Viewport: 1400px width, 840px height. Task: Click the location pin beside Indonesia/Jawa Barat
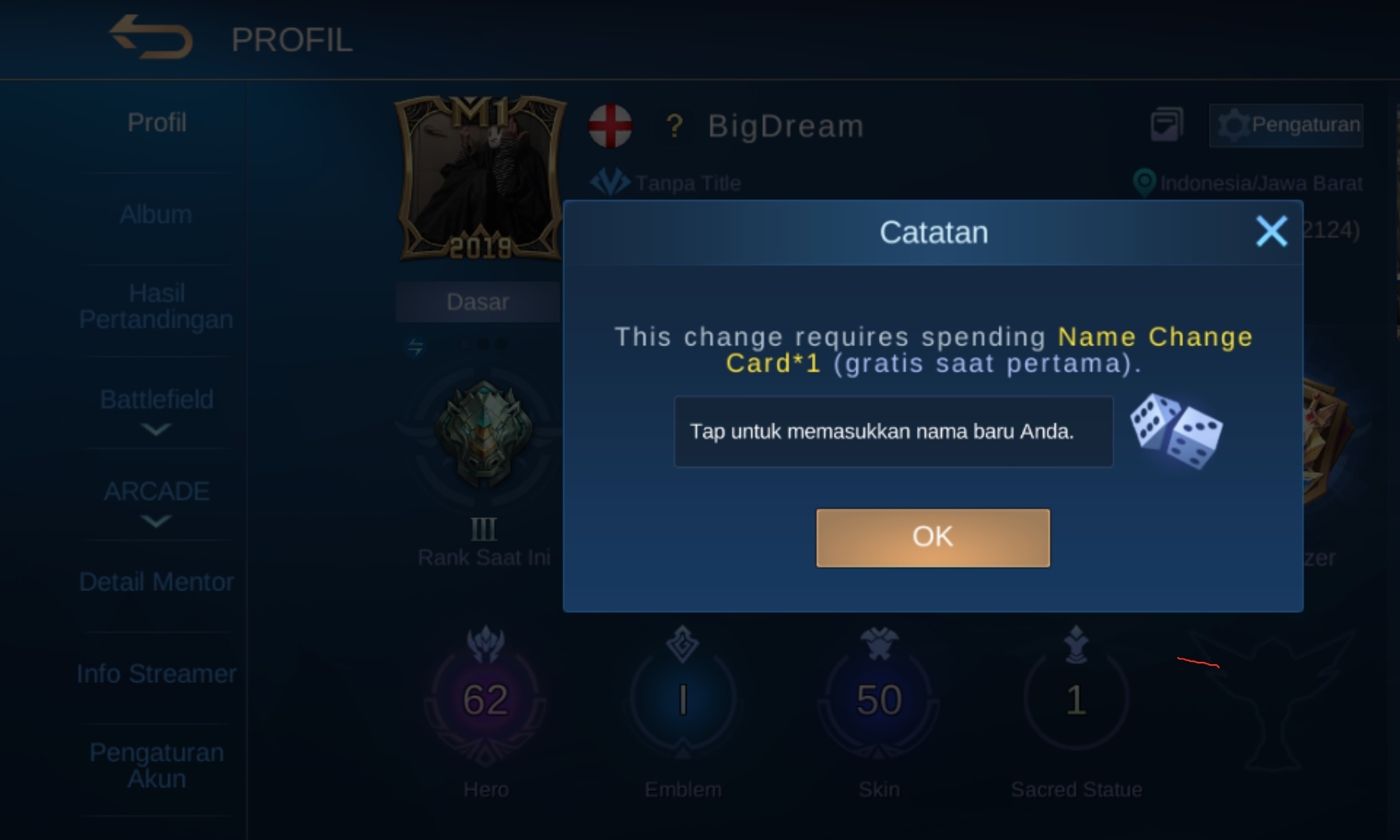[1143, 183]
